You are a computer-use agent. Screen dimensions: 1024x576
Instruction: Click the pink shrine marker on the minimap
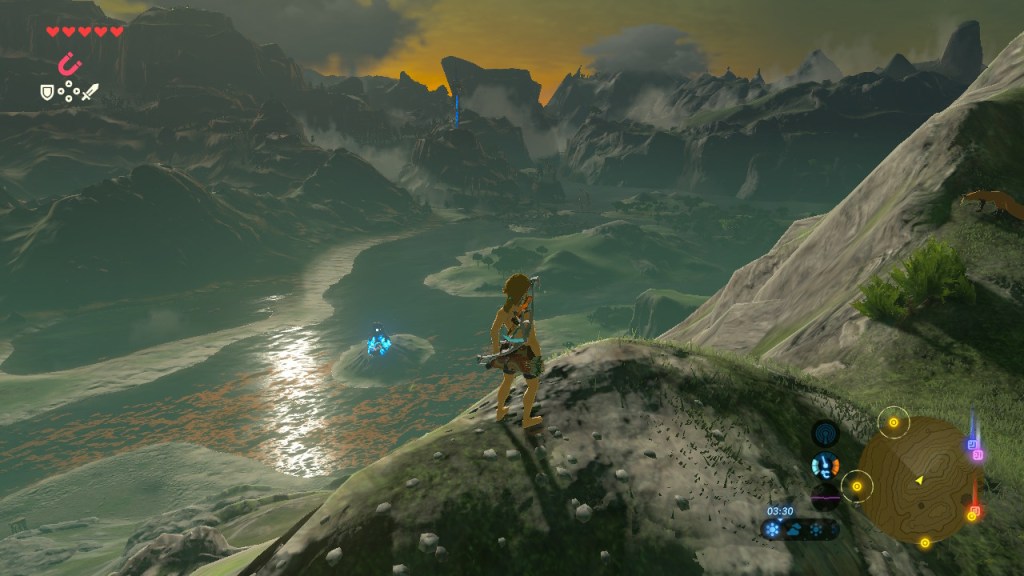tap(978, 455)
